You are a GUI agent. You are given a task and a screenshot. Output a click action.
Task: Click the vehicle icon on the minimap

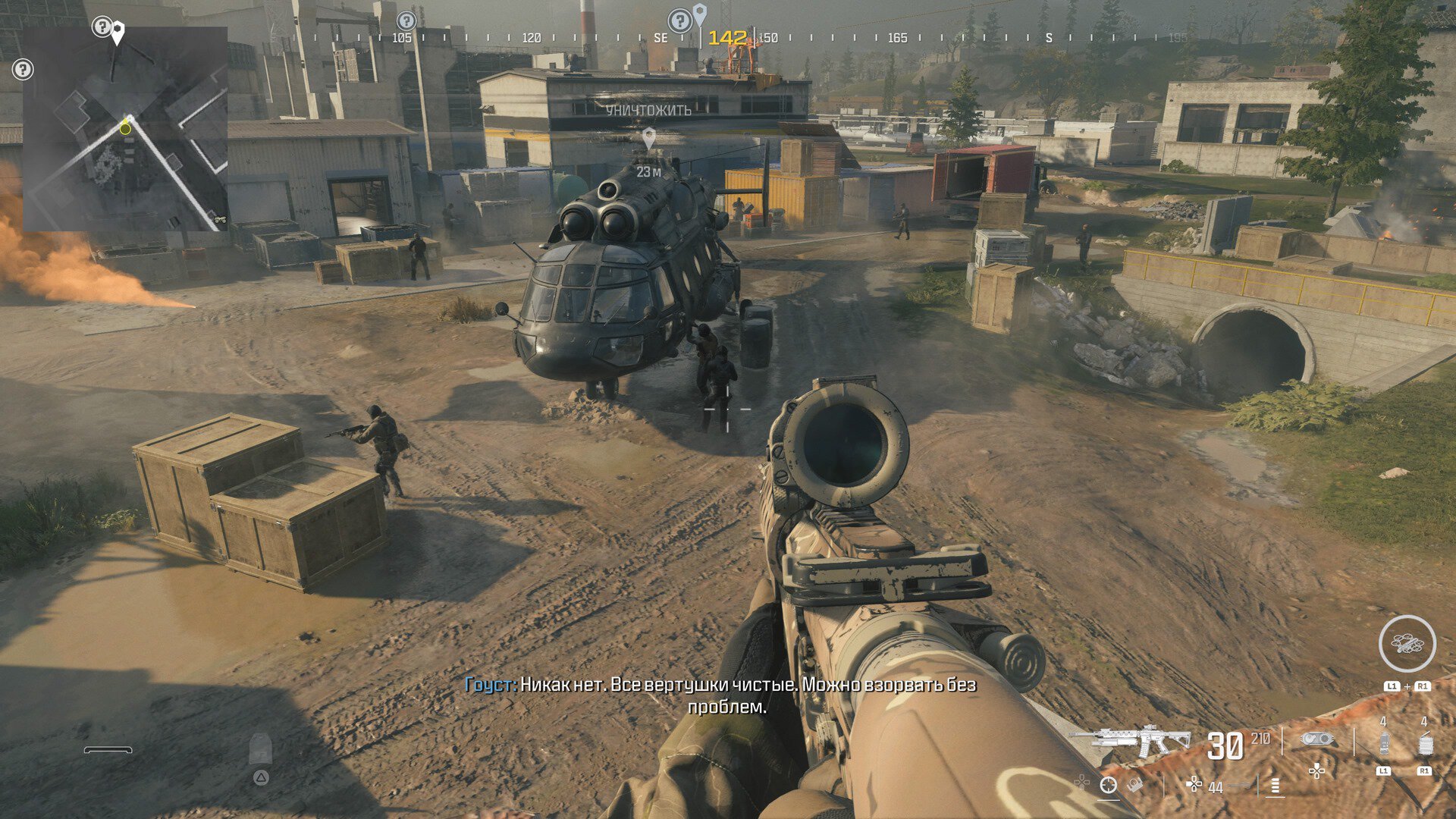218,219
